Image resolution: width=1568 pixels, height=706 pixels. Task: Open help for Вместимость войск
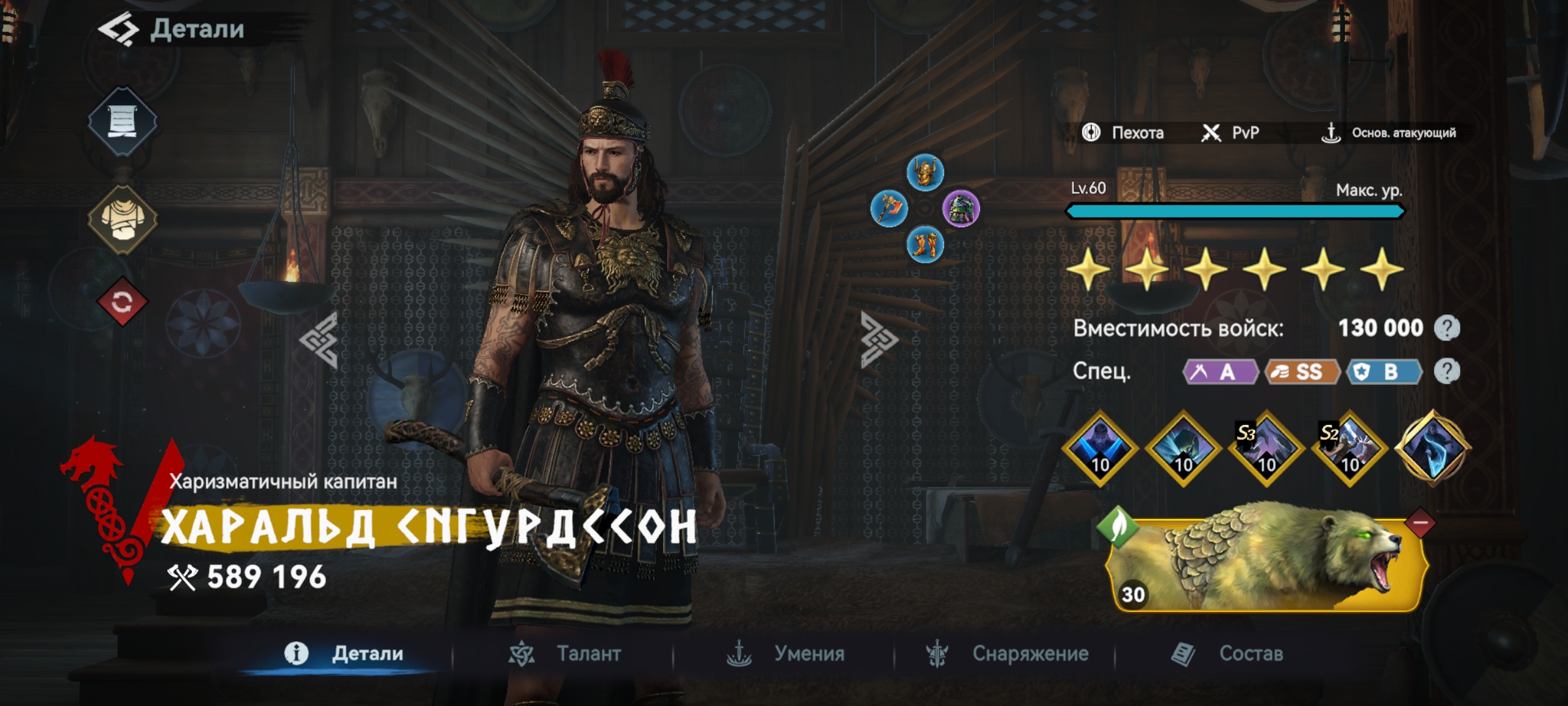pyautogui.click(x=1447, y=328)
